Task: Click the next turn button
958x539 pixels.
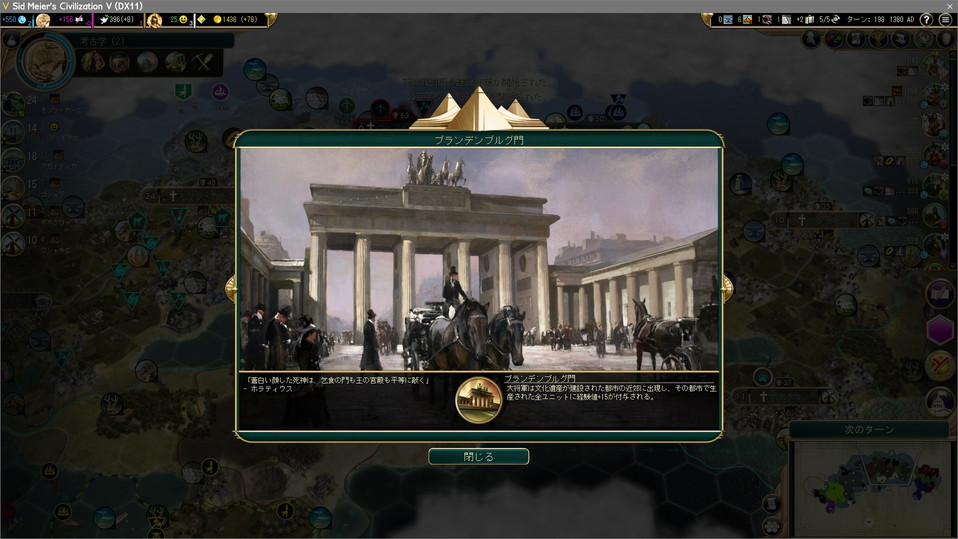Action: [869, 430]
